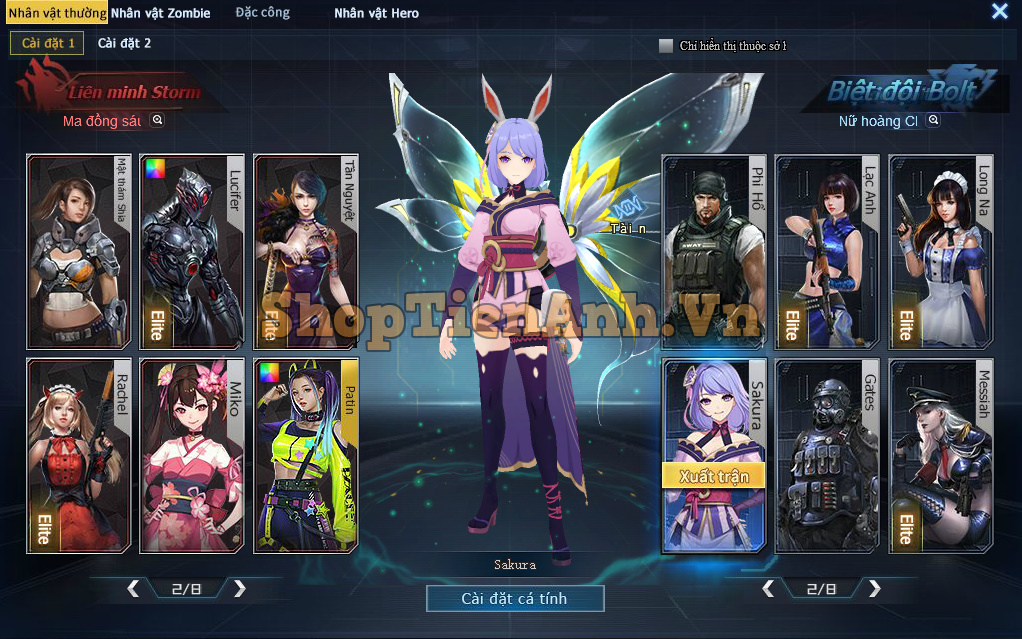Choose the Phi Hổ character card
Image resolution: width=1022 pixels, height=639 pixels.
(713, 250)
